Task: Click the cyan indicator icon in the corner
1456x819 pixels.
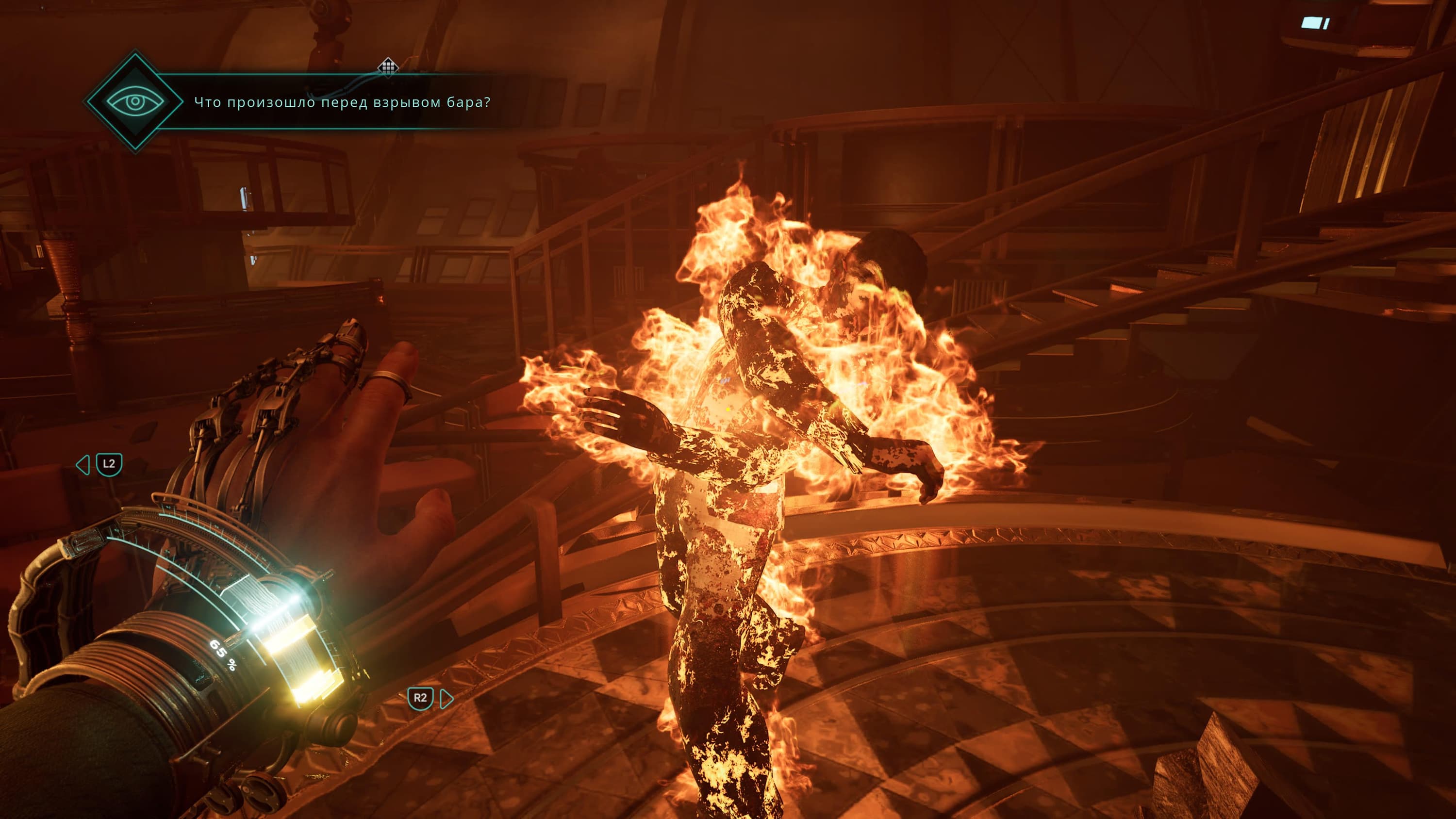Action: coord(1315,23)
